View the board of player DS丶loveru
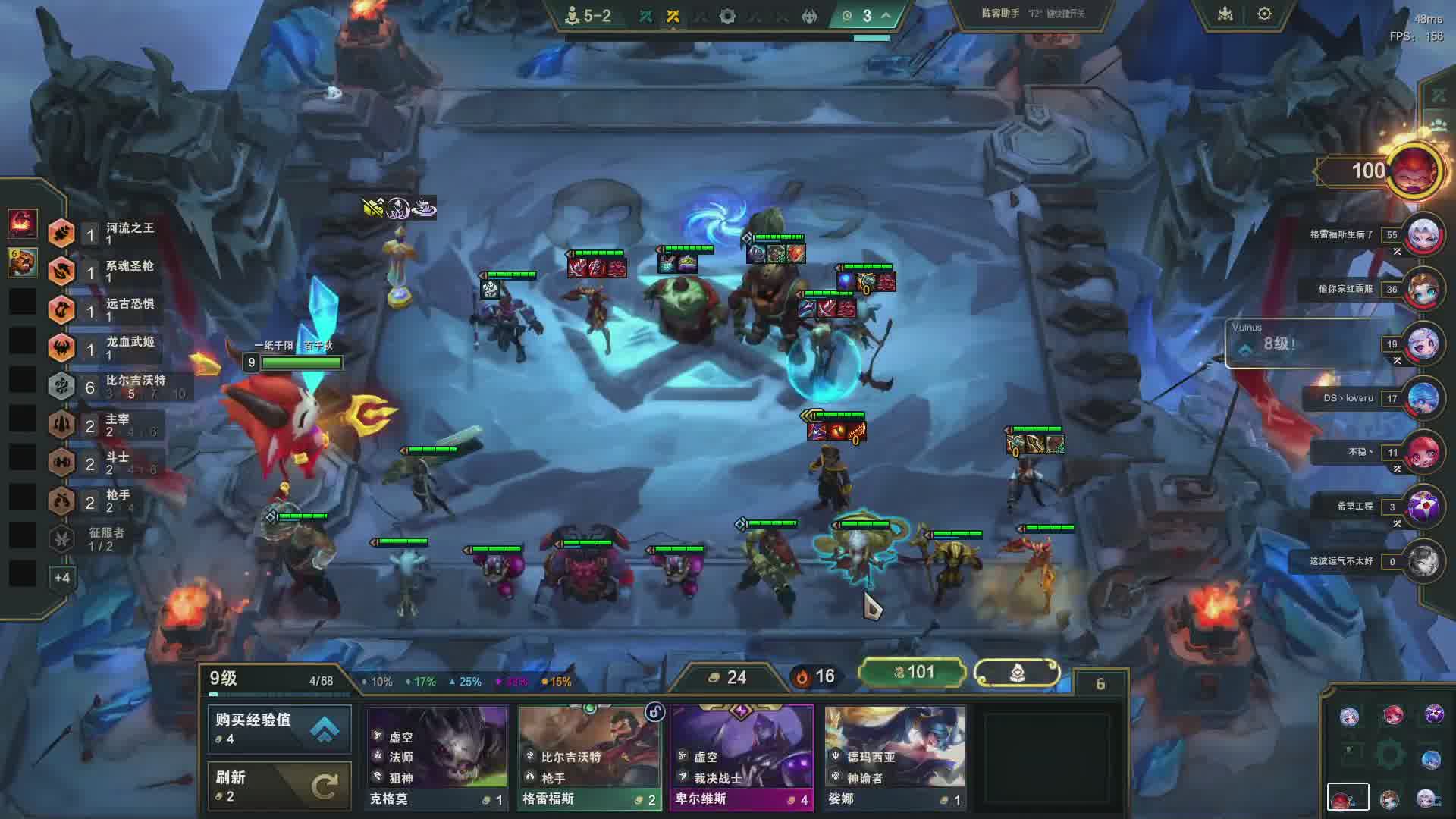Screen dimensions: 1456x819 point(1423,398)
